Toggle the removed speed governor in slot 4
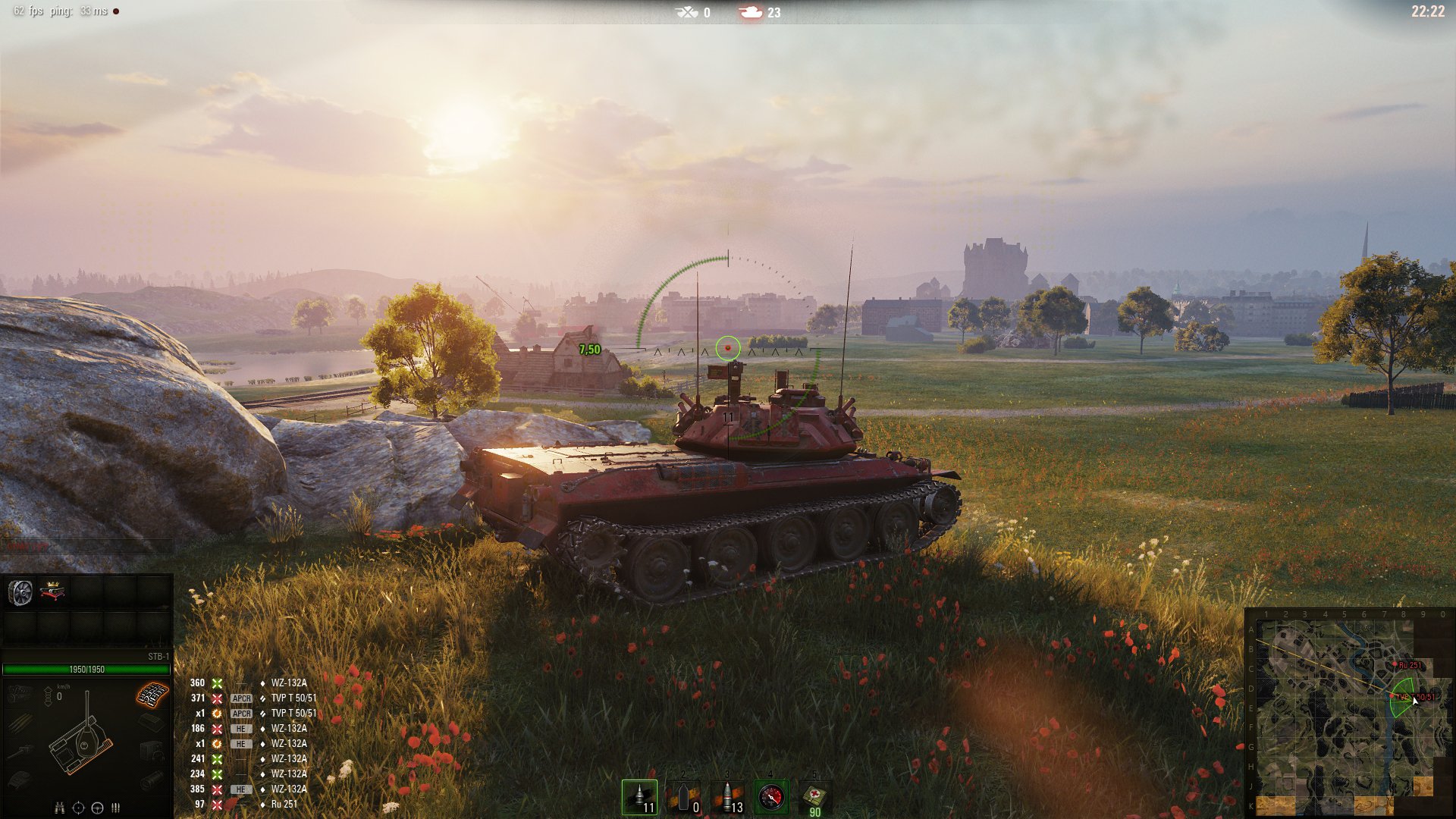Screen dimensions: 1456x819 click(x=773, y=796)
